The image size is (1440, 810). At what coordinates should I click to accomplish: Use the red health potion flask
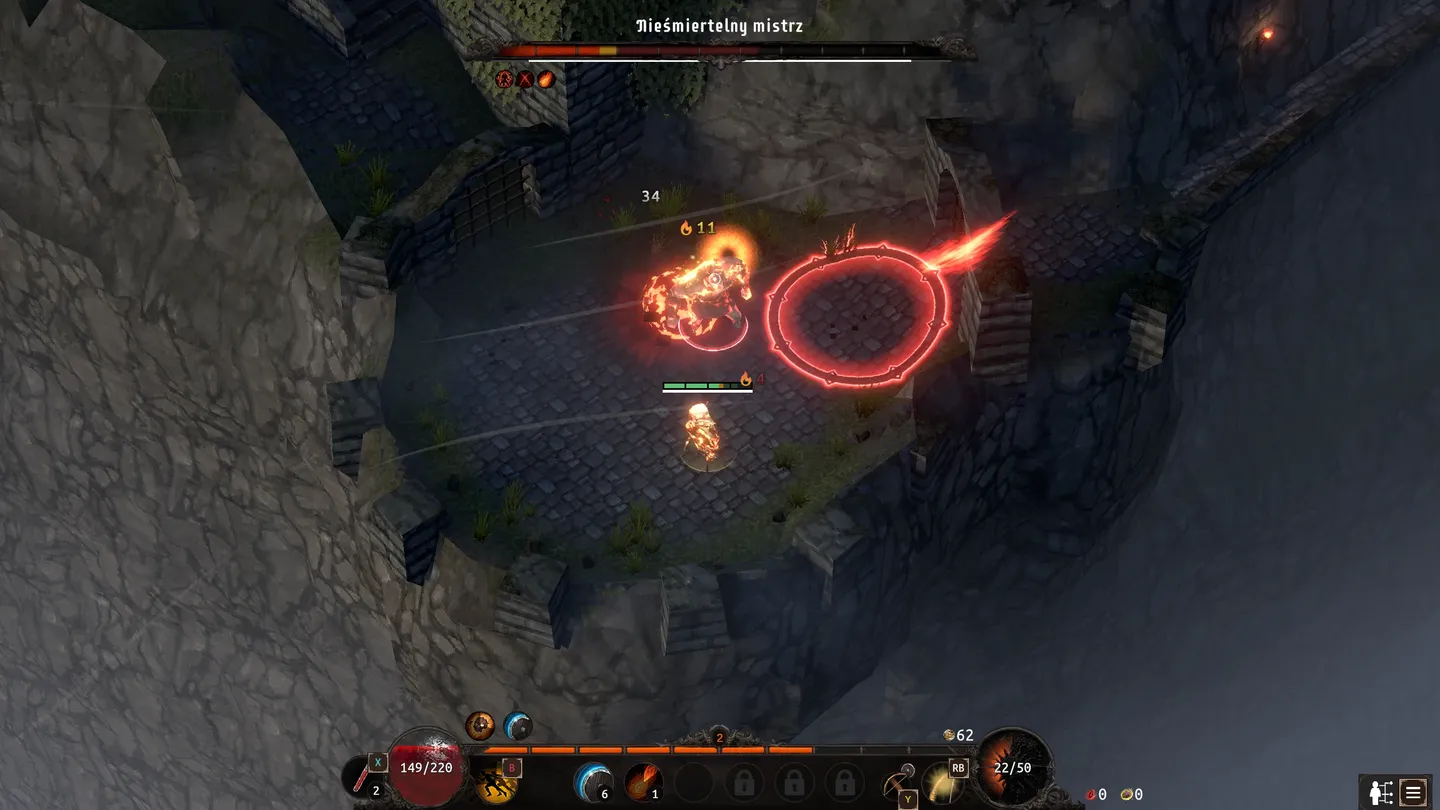(361, 778)
